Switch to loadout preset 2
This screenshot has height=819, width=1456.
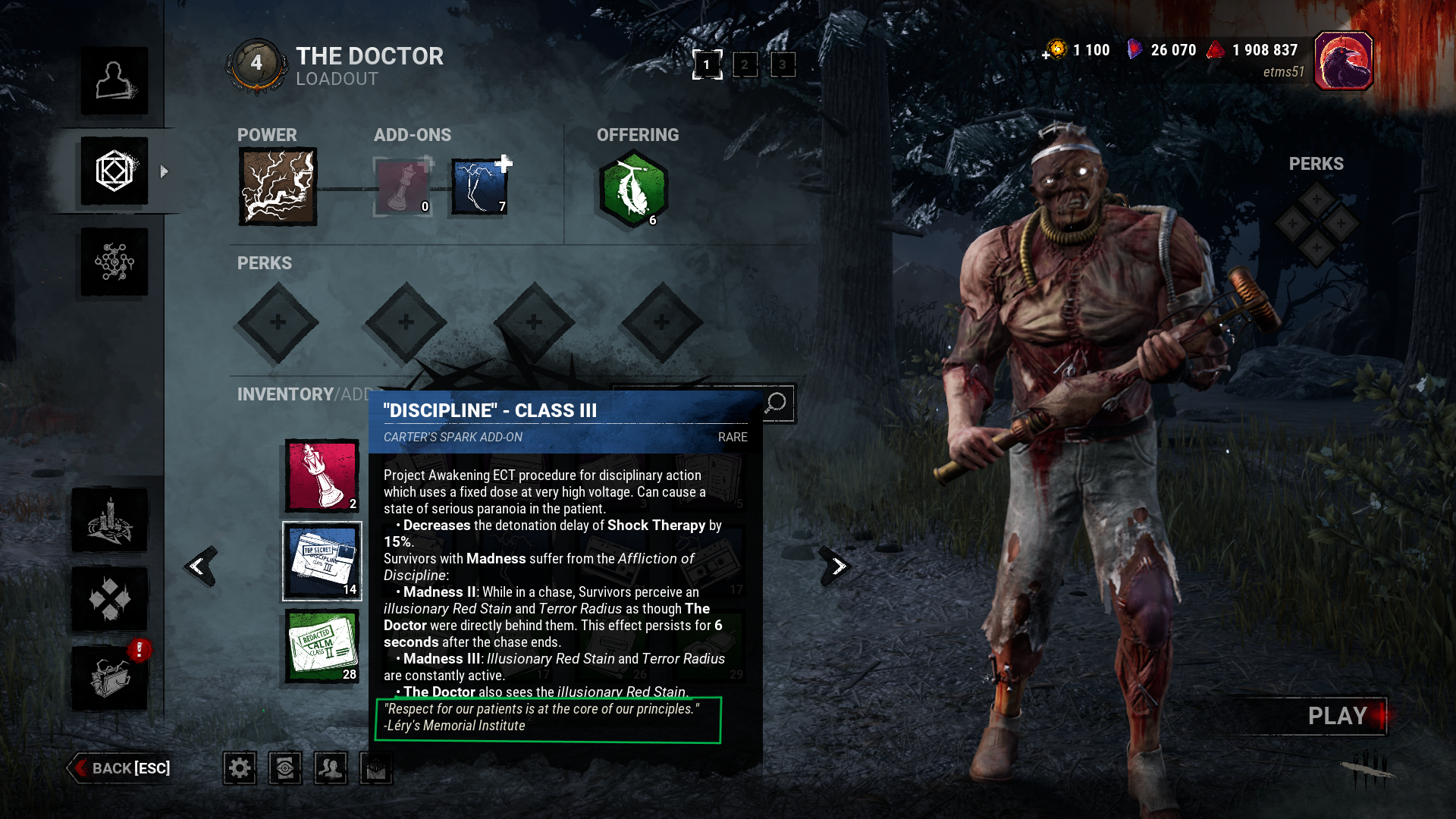(x=745, y=65)
